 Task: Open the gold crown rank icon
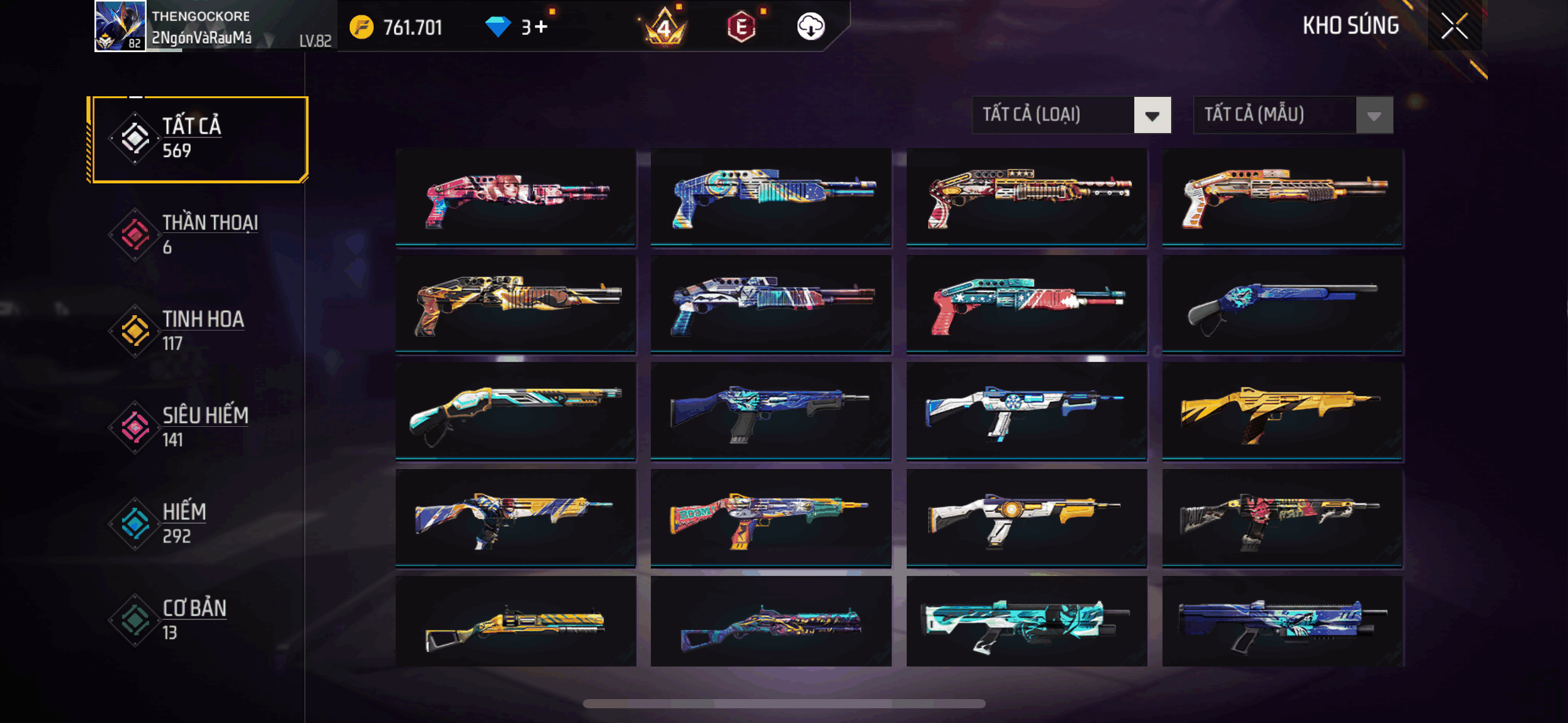[x=665, y=27]
